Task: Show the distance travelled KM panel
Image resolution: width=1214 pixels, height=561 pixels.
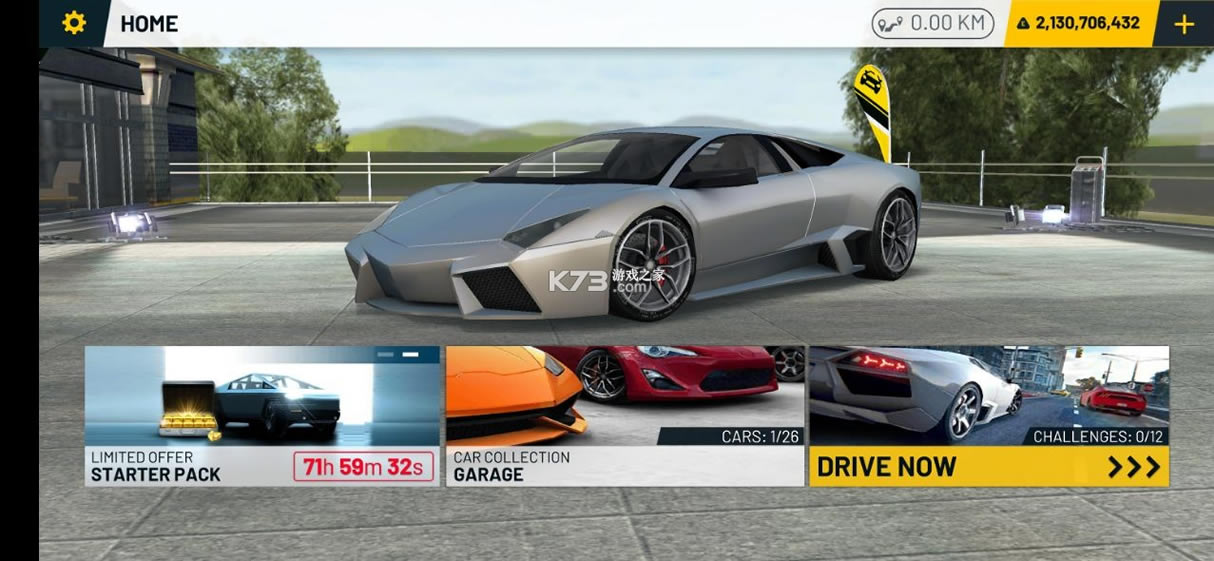Action: 932,23
